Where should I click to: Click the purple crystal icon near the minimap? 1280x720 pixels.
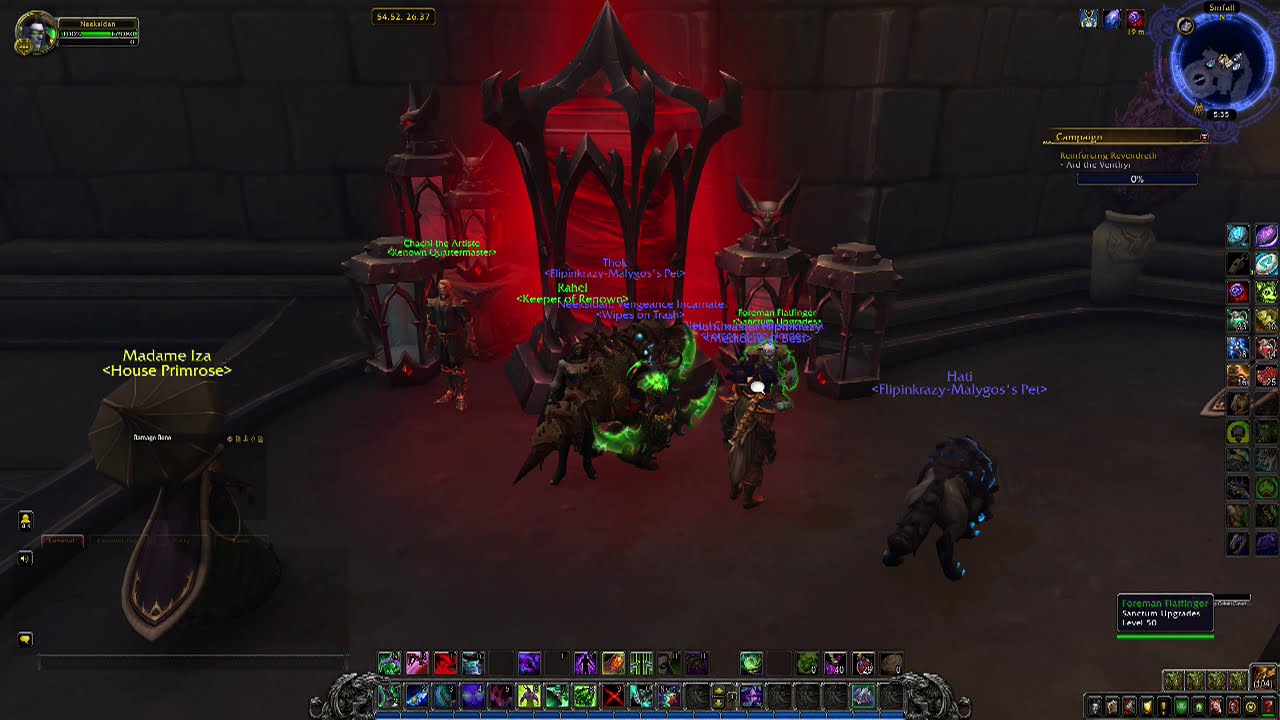pos(1112,19)
